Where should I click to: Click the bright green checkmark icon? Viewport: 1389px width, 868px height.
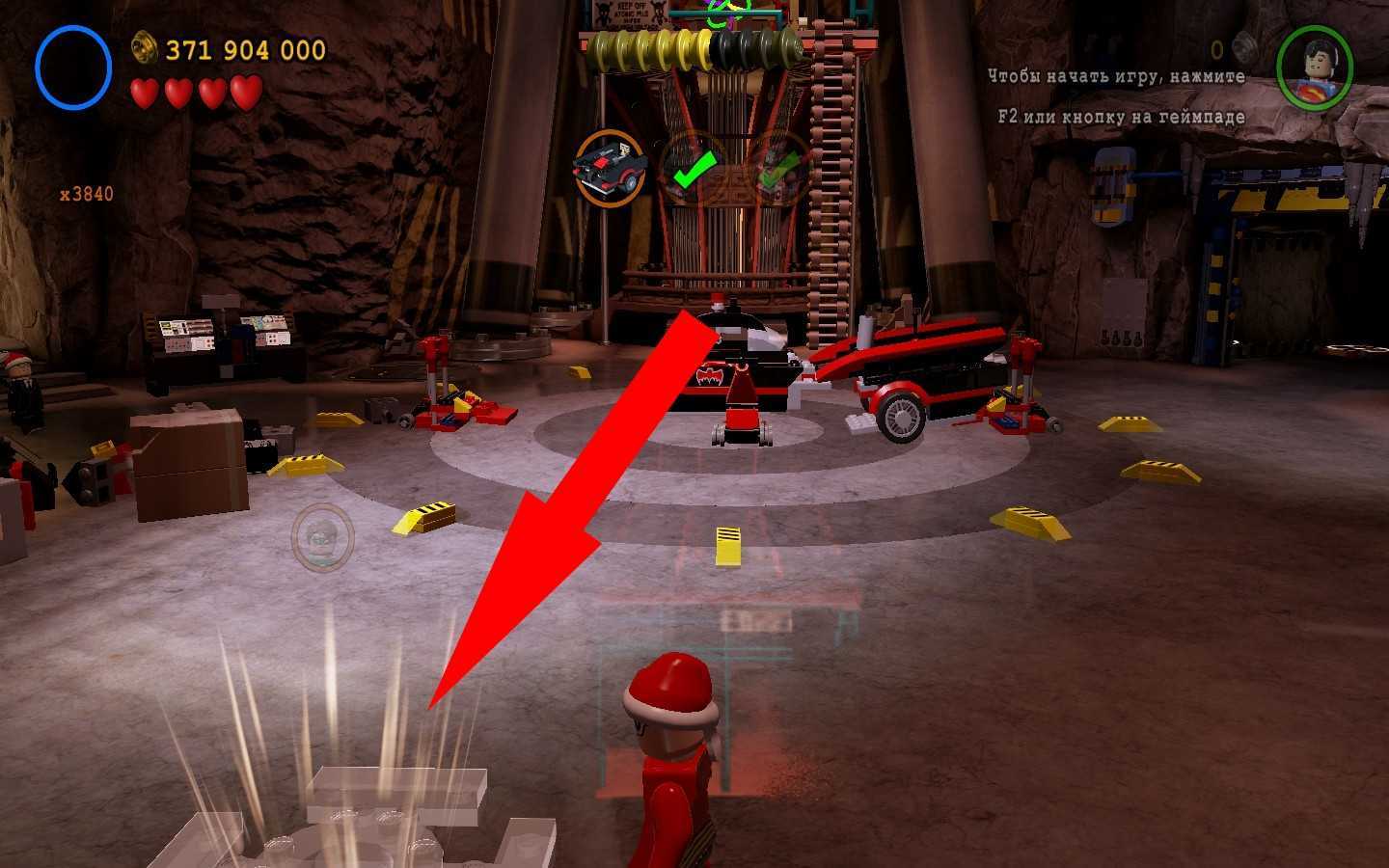coord(693,169)
